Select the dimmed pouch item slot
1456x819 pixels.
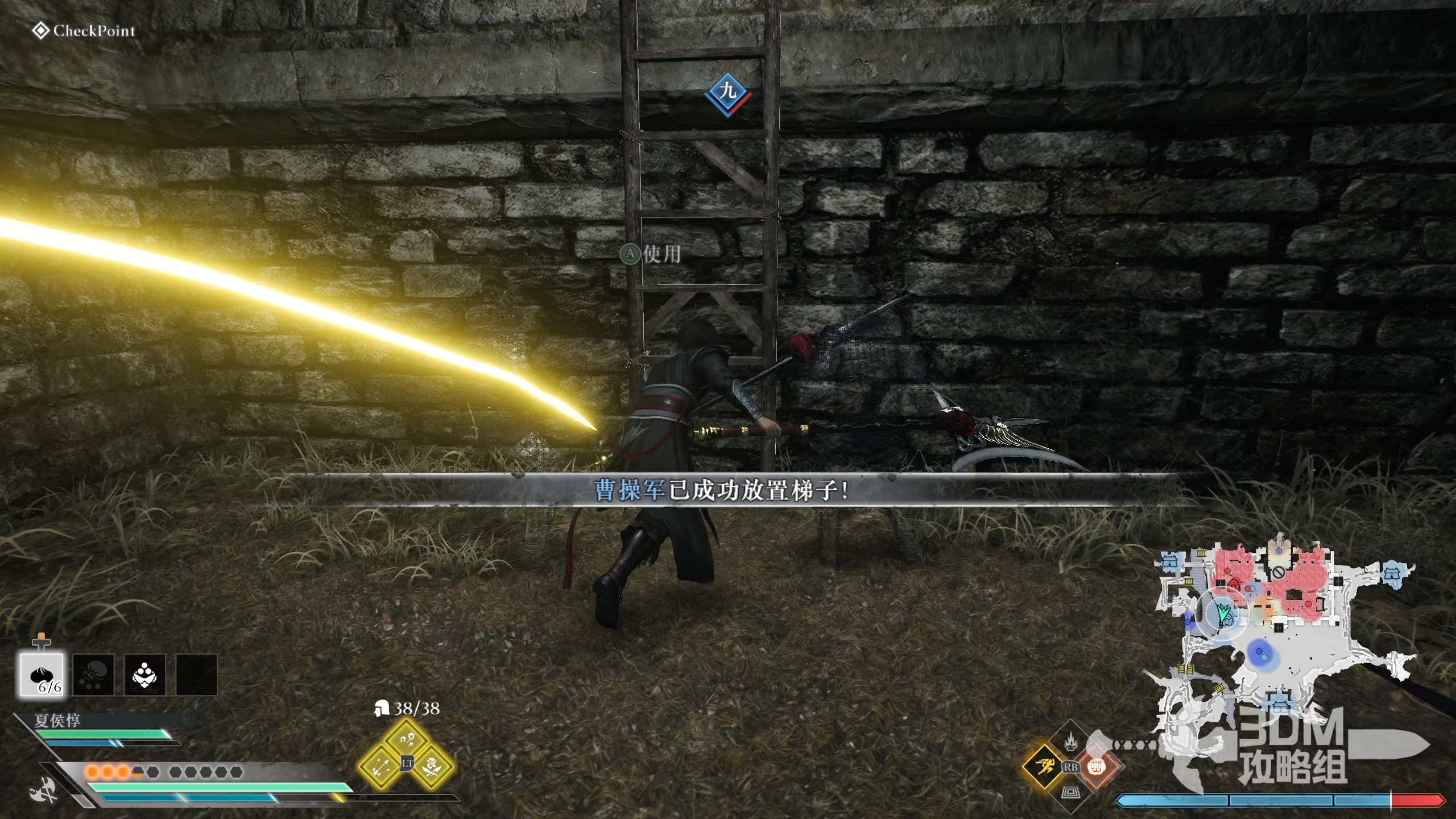93,675
